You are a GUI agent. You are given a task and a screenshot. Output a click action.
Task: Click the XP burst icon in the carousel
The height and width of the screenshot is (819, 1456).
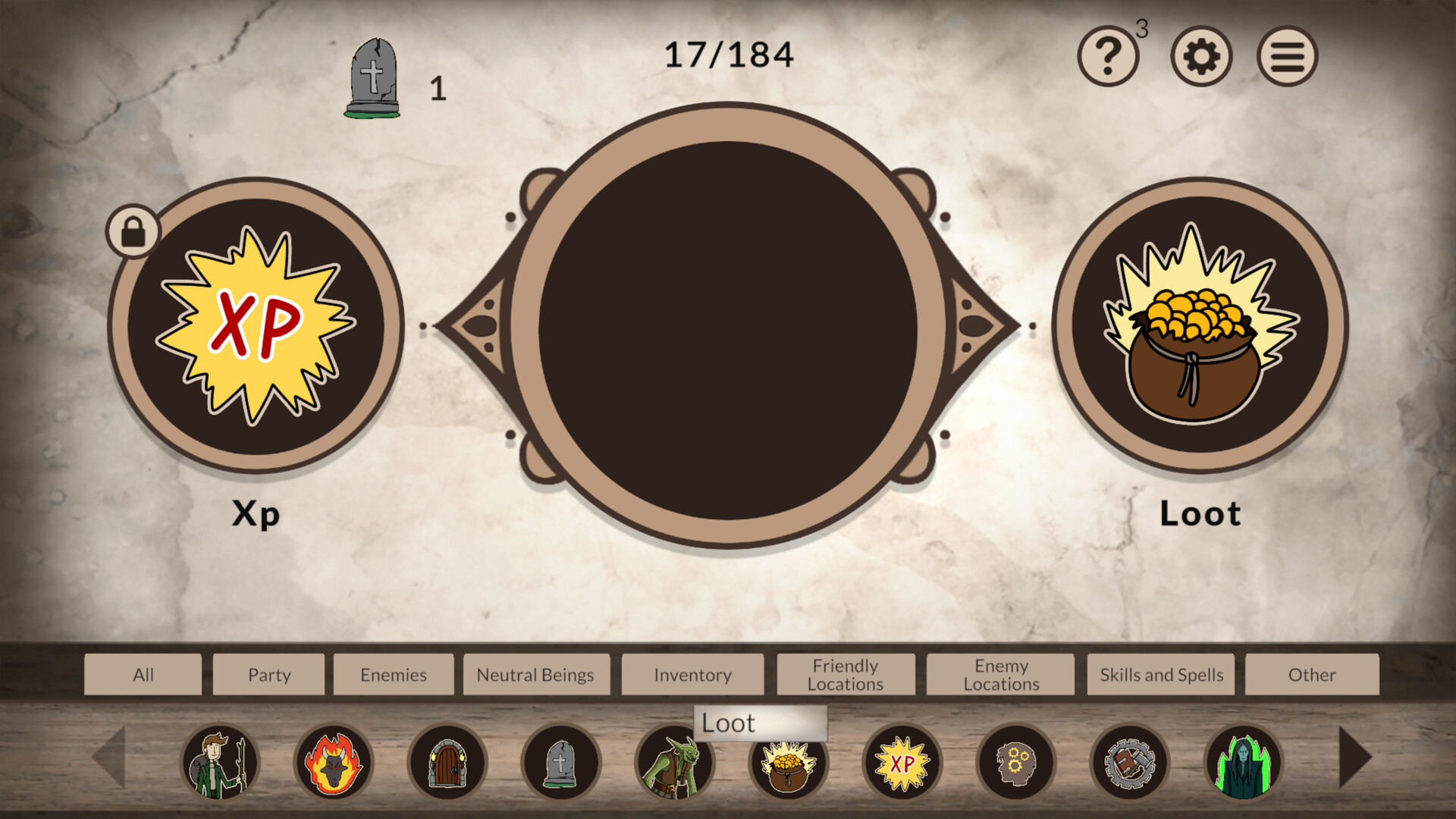tap(902, 762)
